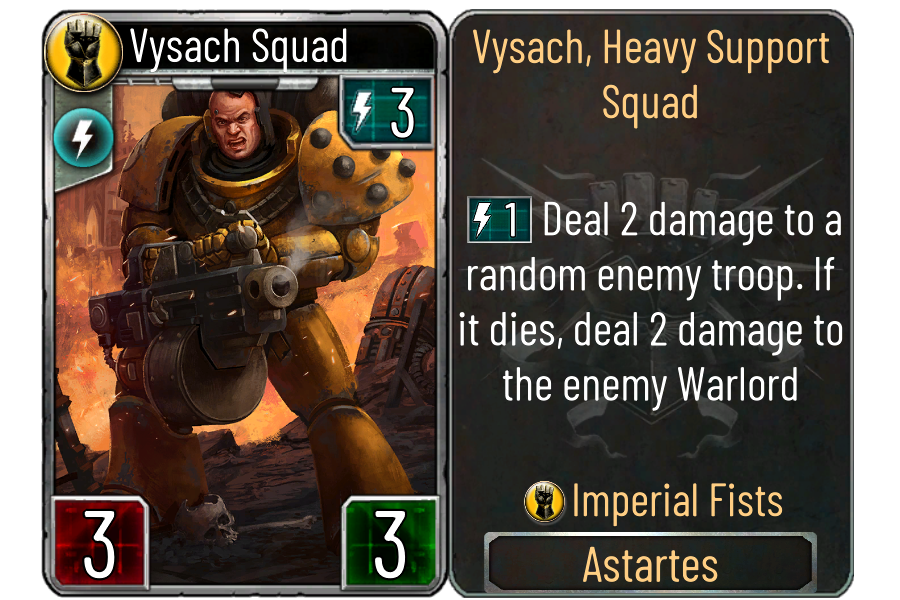Click the yellow fist faction emblem on card

tap(72, 46)
